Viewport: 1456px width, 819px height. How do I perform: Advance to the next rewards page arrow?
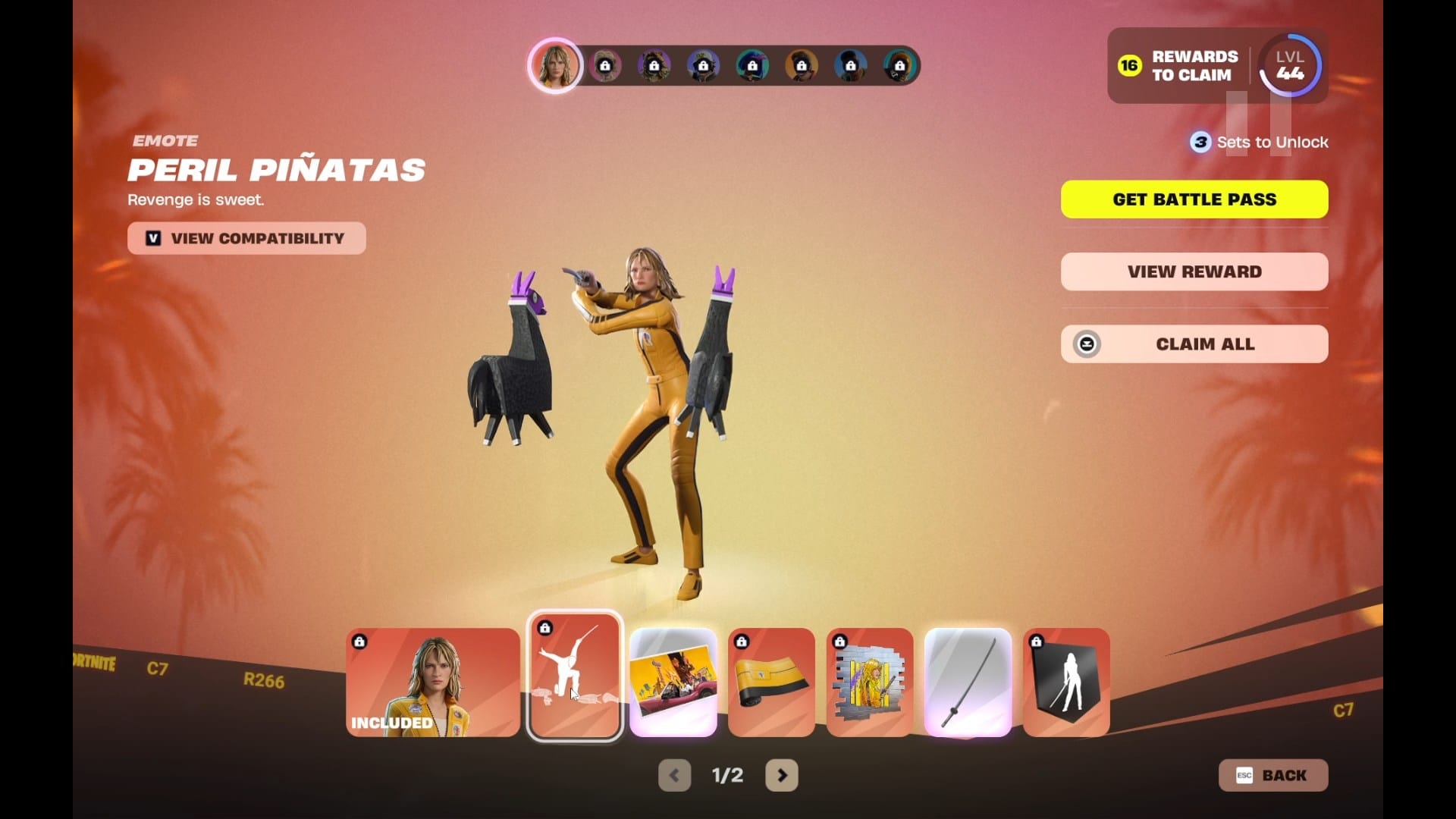point(782,775)
